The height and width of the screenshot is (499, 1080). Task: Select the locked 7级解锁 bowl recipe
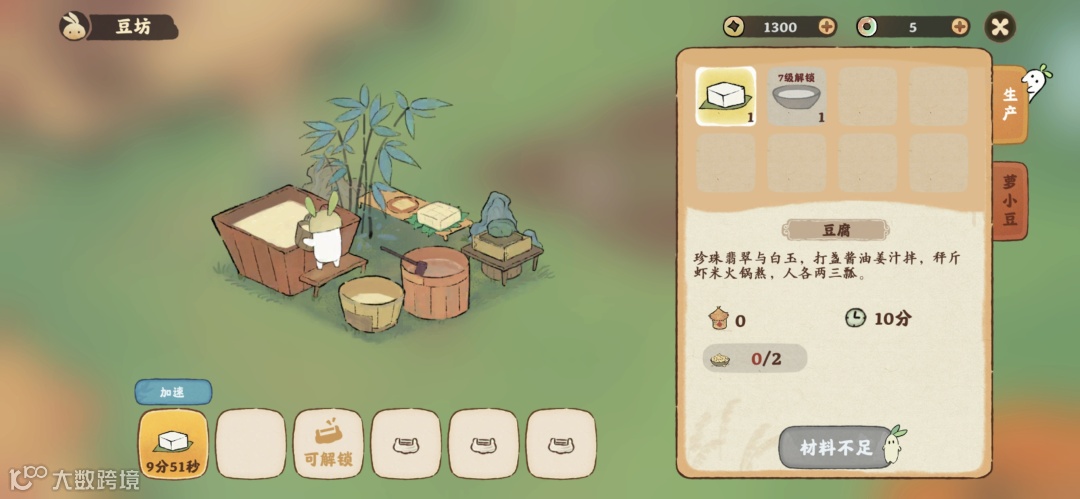pyautogui.click(x=796, y=96)
